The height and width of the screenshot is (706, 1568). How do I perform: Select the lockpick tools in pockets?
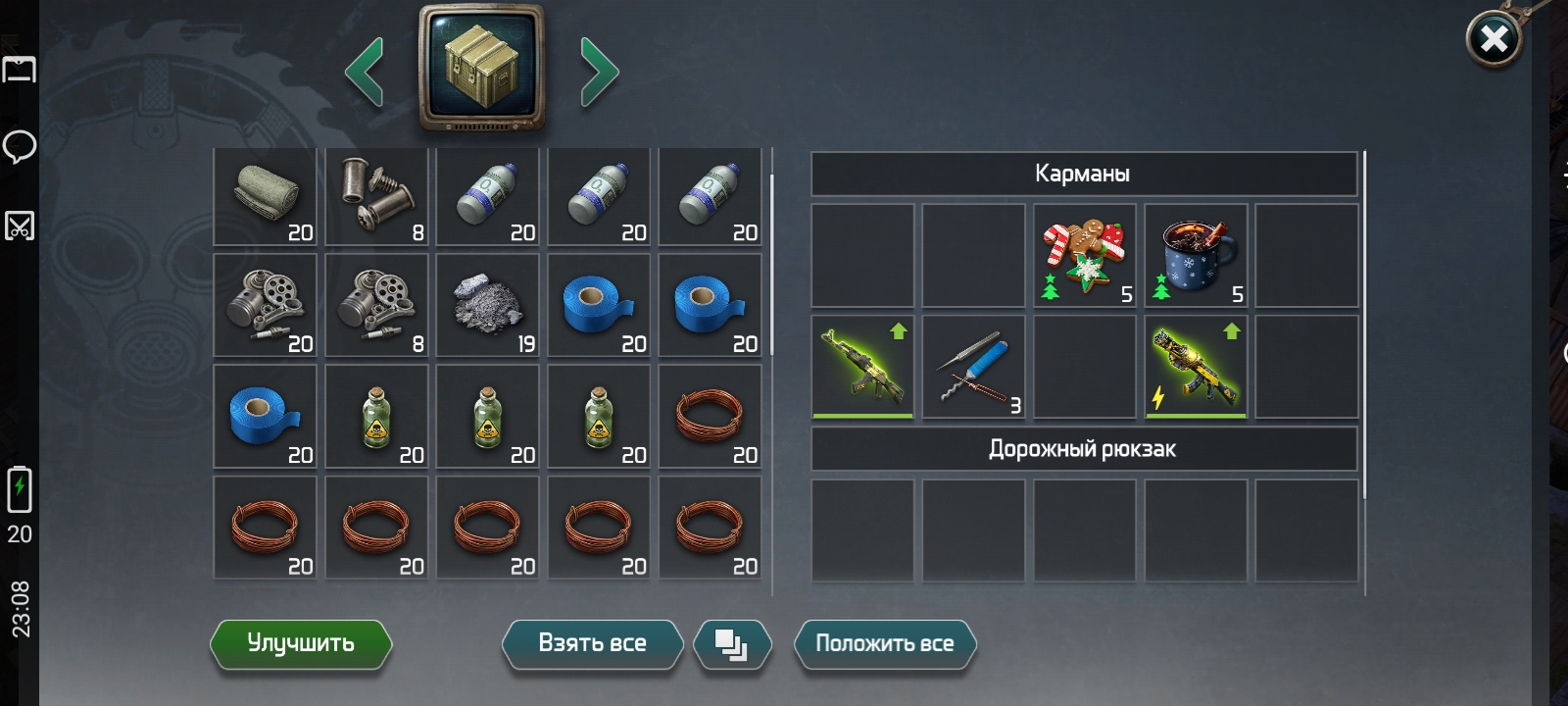click(x=974, y=367)
